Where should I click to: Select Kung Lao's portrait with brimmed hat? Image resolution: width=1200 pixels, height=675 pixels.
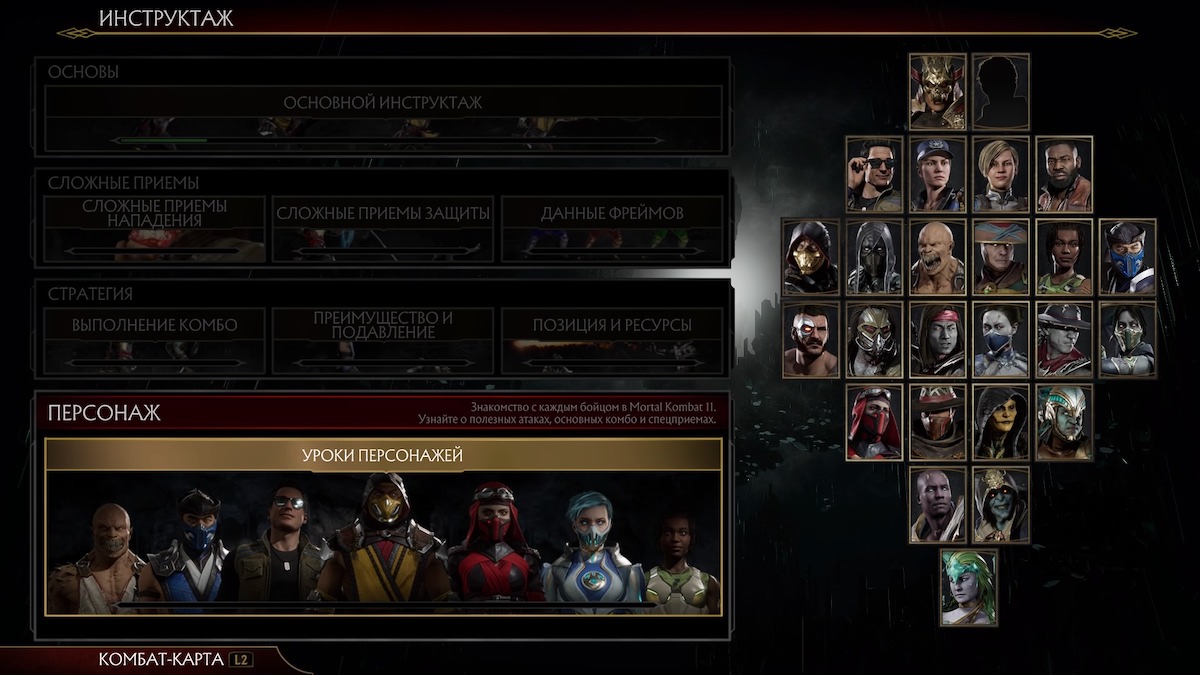click(1064, 340)
